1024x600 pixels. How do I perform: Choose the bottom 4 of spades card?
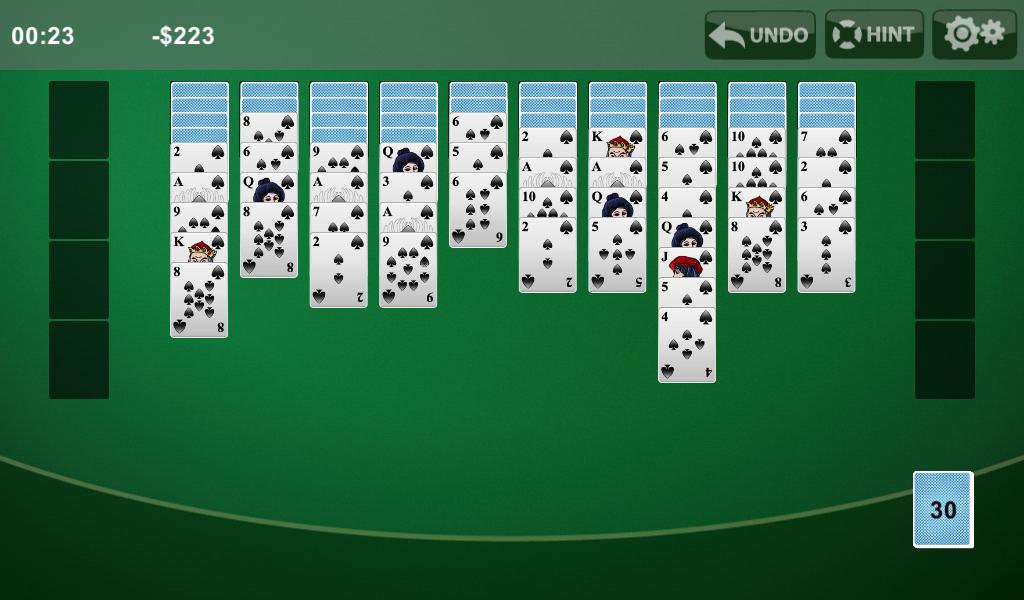point(687,345)
